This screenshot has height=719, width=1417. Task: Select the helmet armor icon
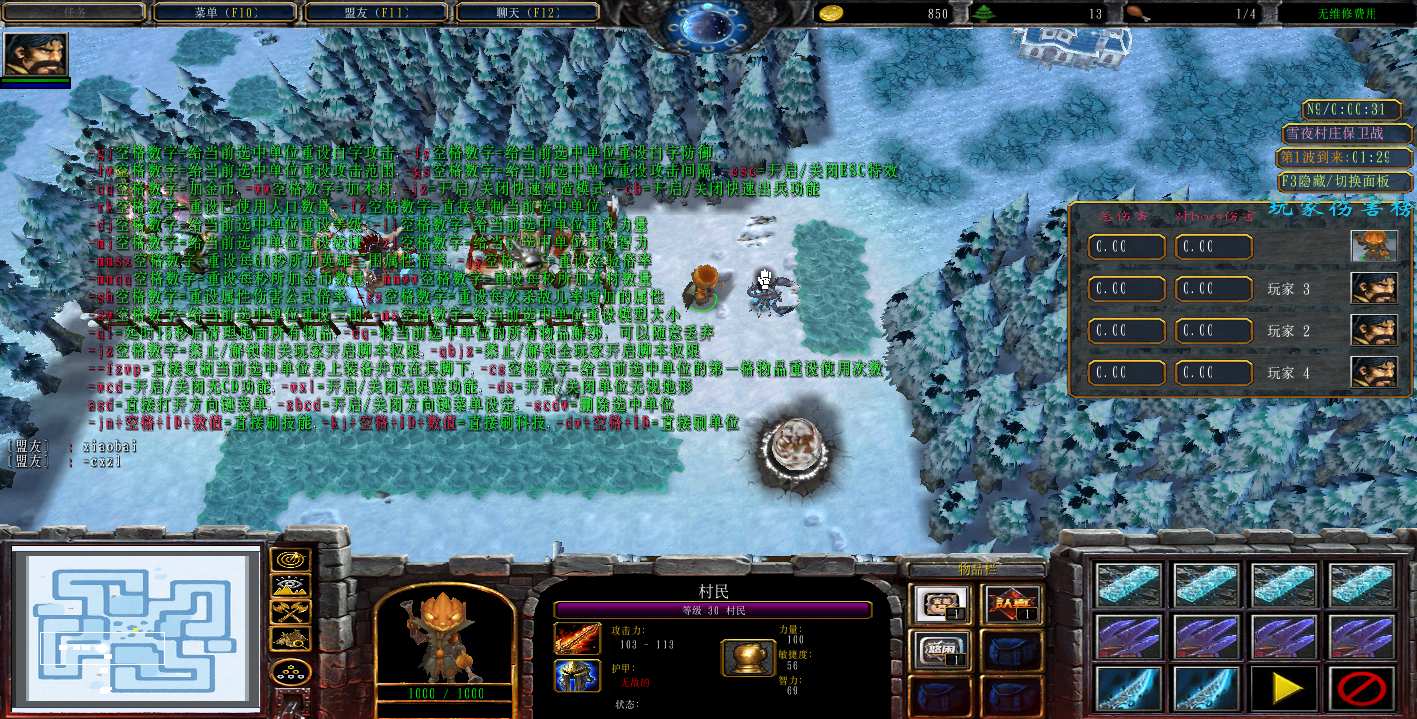[577, 676]
